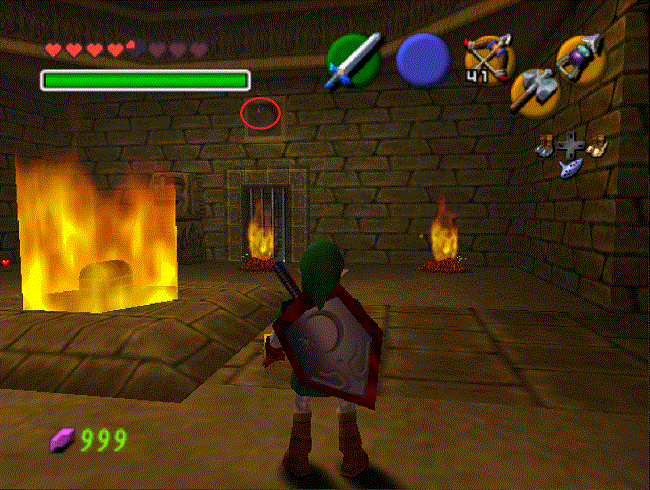Equip the gray Iron Boots icon

pyautogui.click(x=545, y=145)
